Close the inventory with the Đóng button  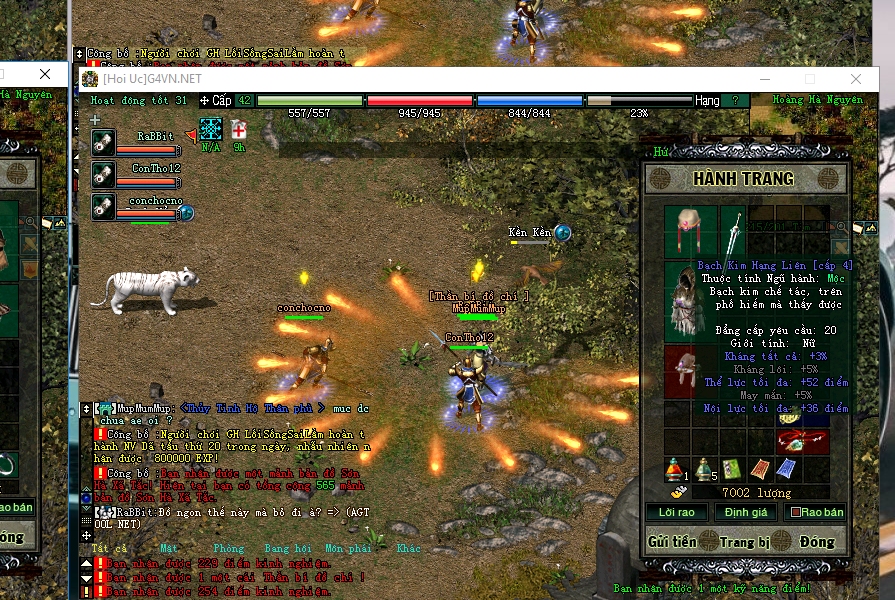pyautogui.click(x=818, y=542)
